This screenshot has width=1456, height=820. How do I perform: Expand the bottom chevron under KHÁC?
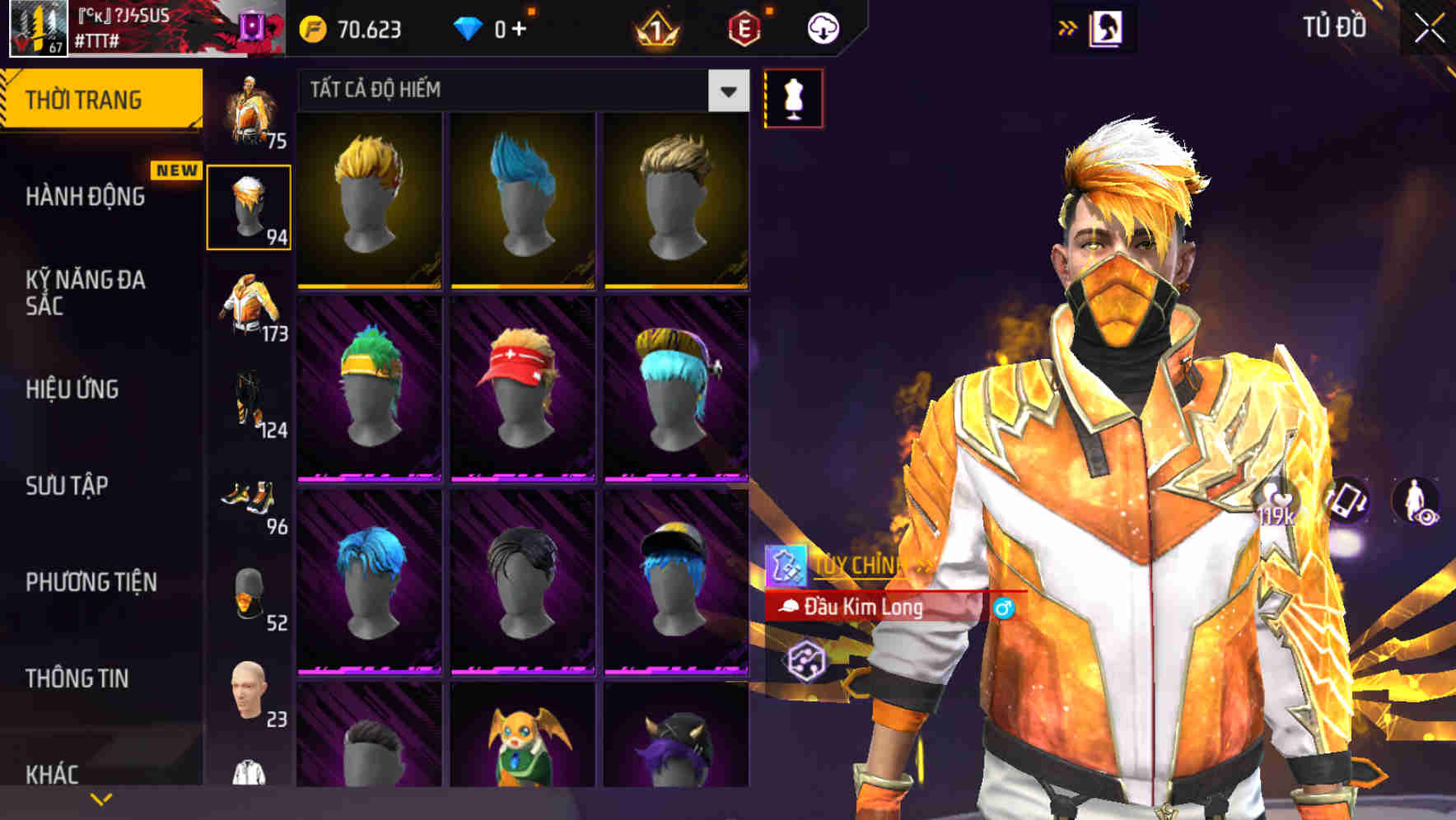pyautogui.click(x=102, y=798)
